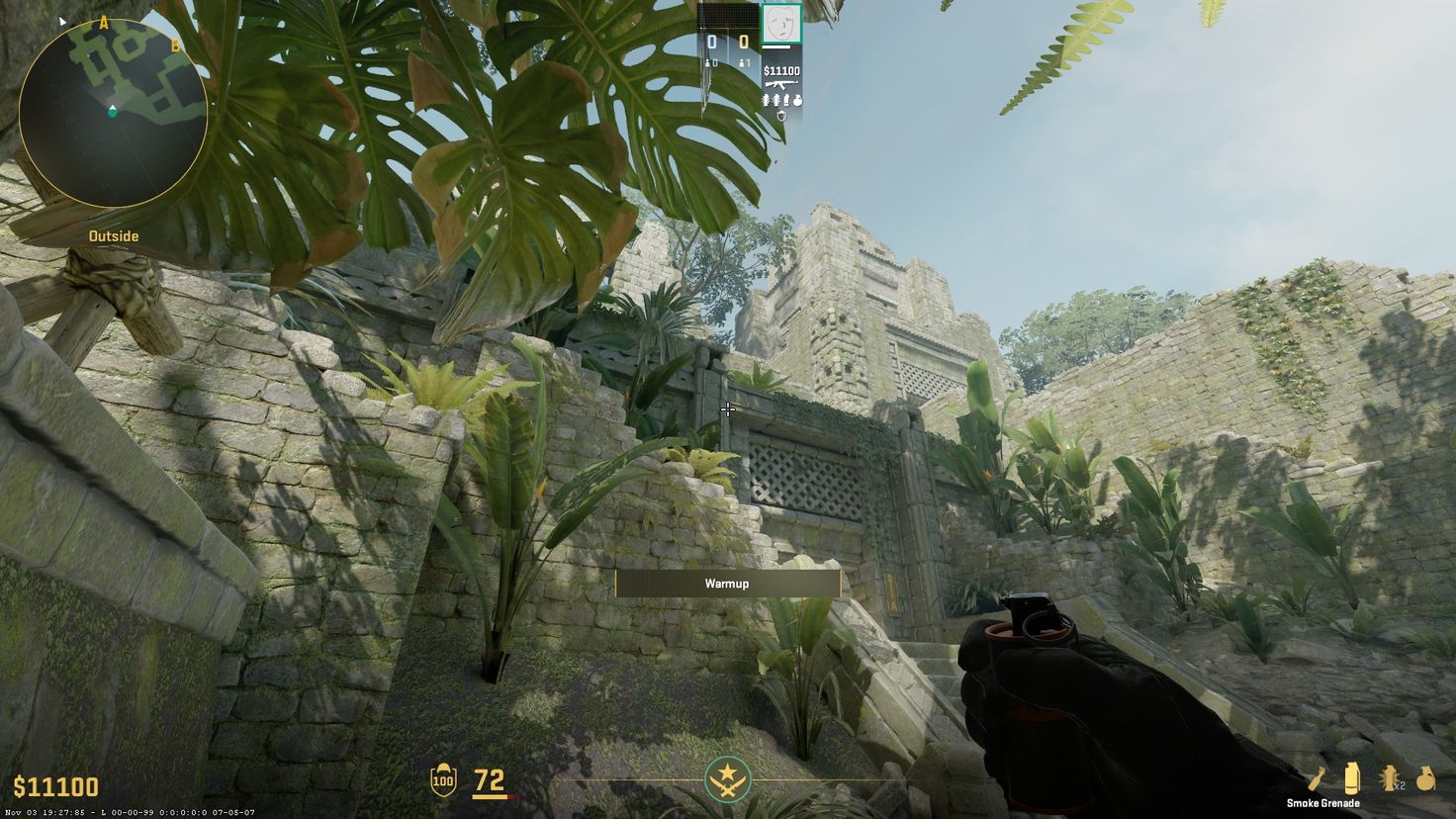The image size is (1456, 819).
Task: Expand the T score panel showing 0
Action: [x=742, y=40]
